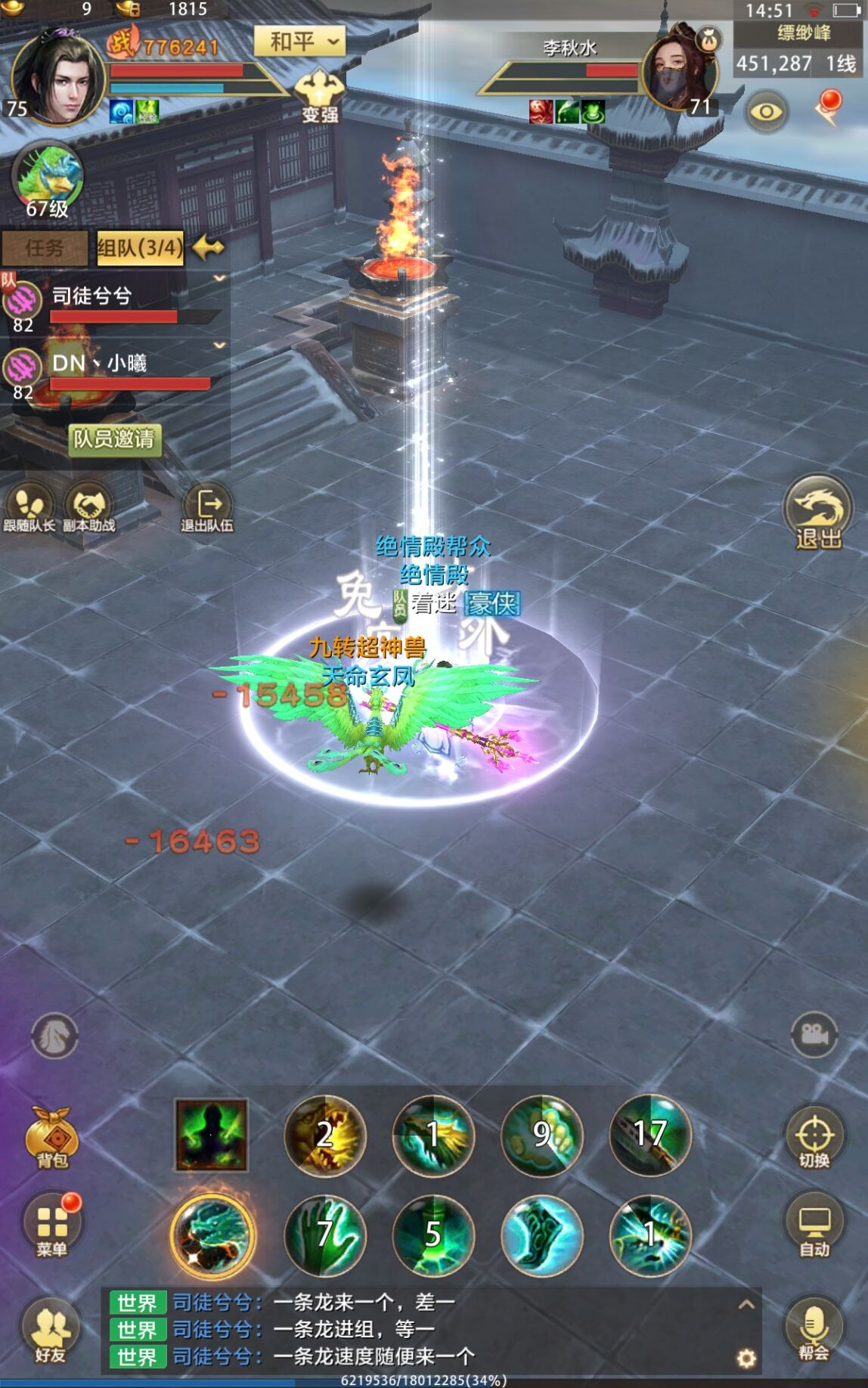
Task: Expand the chat box with arrow
Action: (746, 1303)
